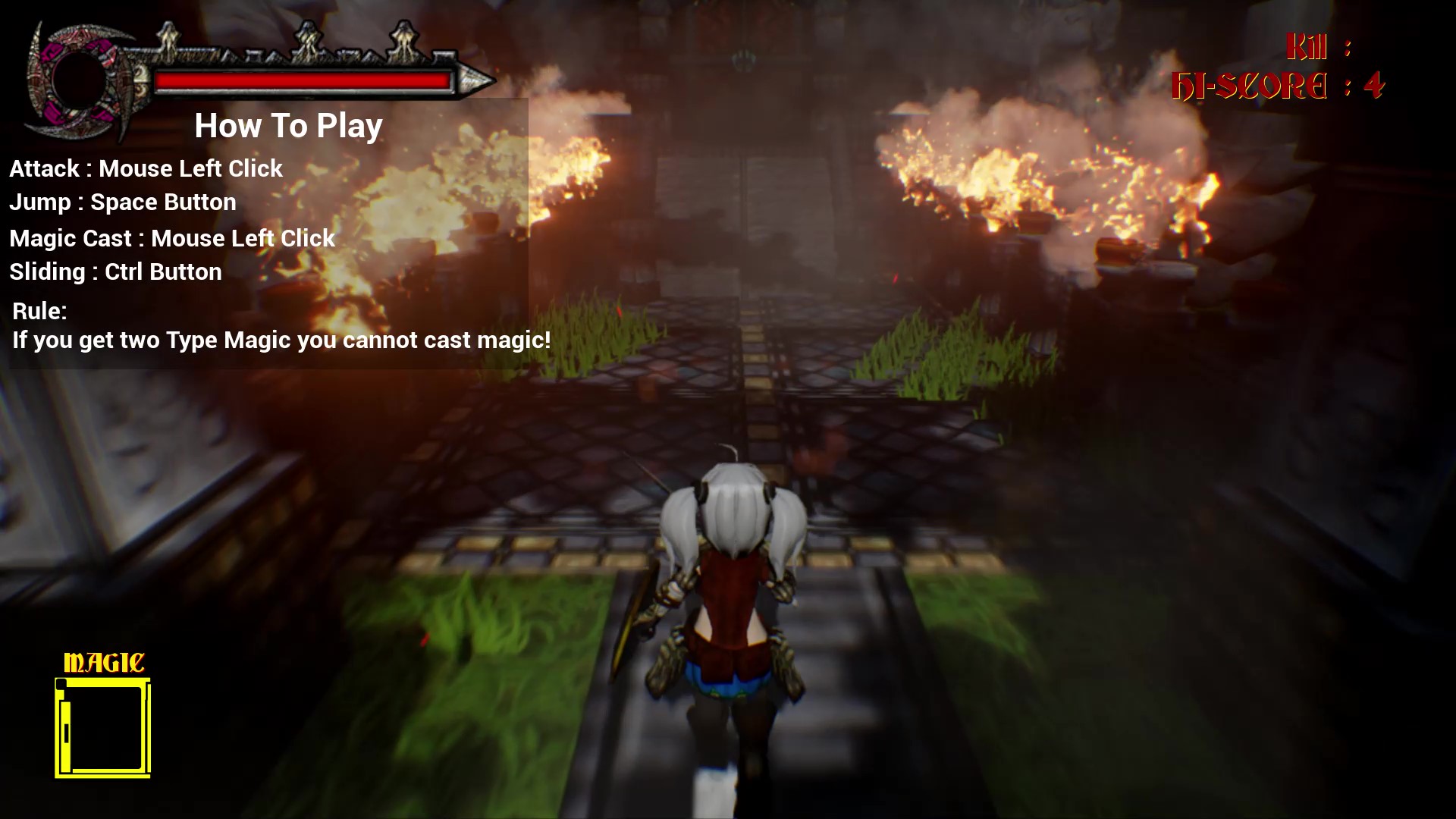Click the round emblem beside the health bar
The height and width of the screenshot is (819, 1456).
[76, 80]
